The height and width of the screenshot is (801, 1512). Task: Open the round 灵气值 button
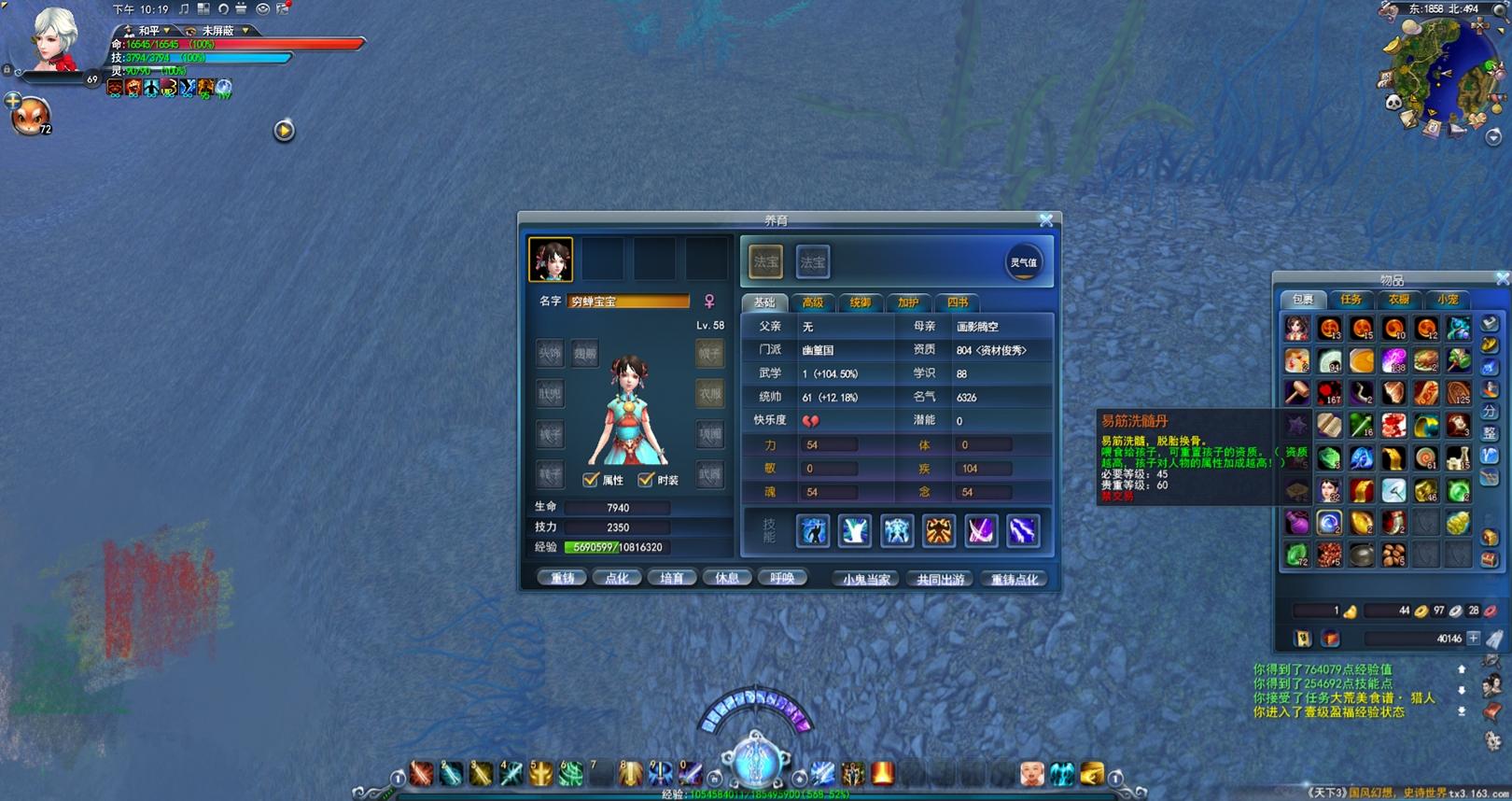coord(1024,262)
